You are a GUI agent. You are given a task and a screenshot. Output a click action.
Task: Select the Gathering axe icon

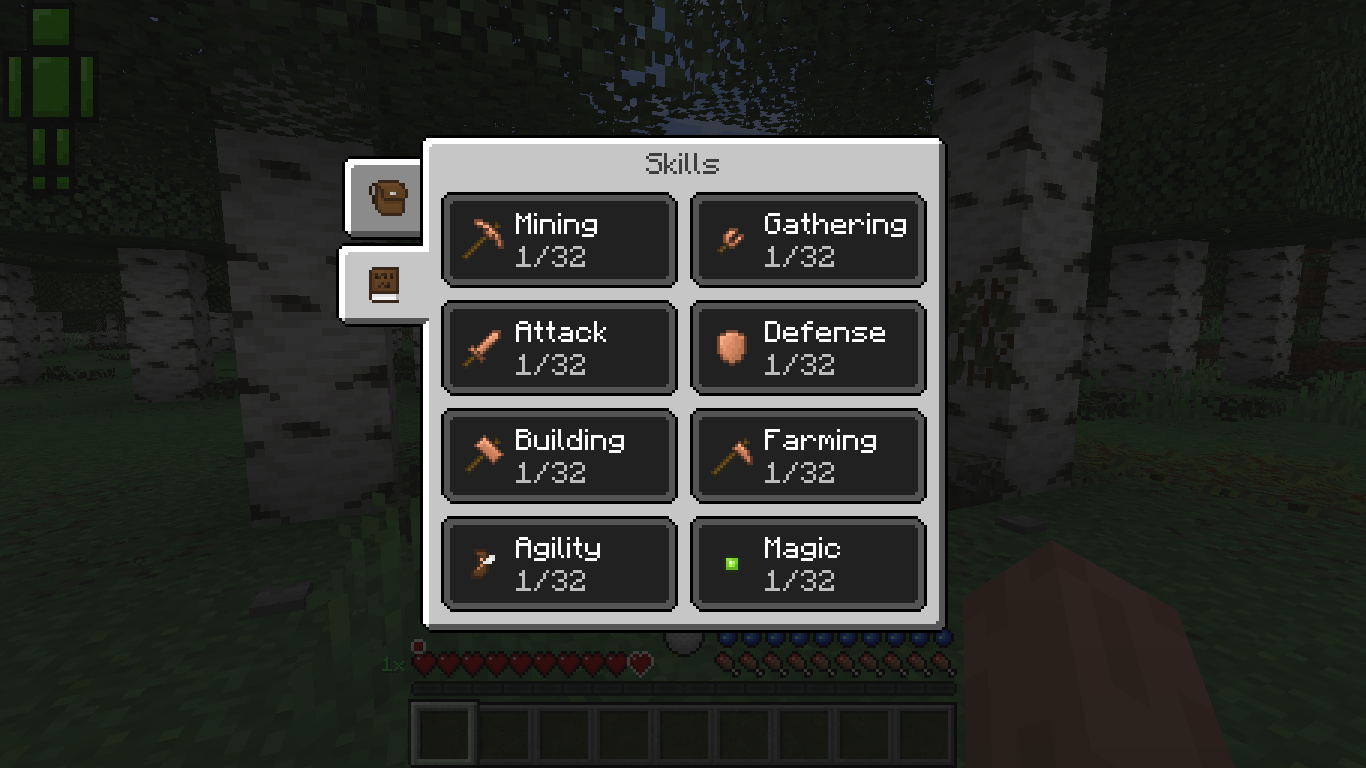tap(729, 238)
